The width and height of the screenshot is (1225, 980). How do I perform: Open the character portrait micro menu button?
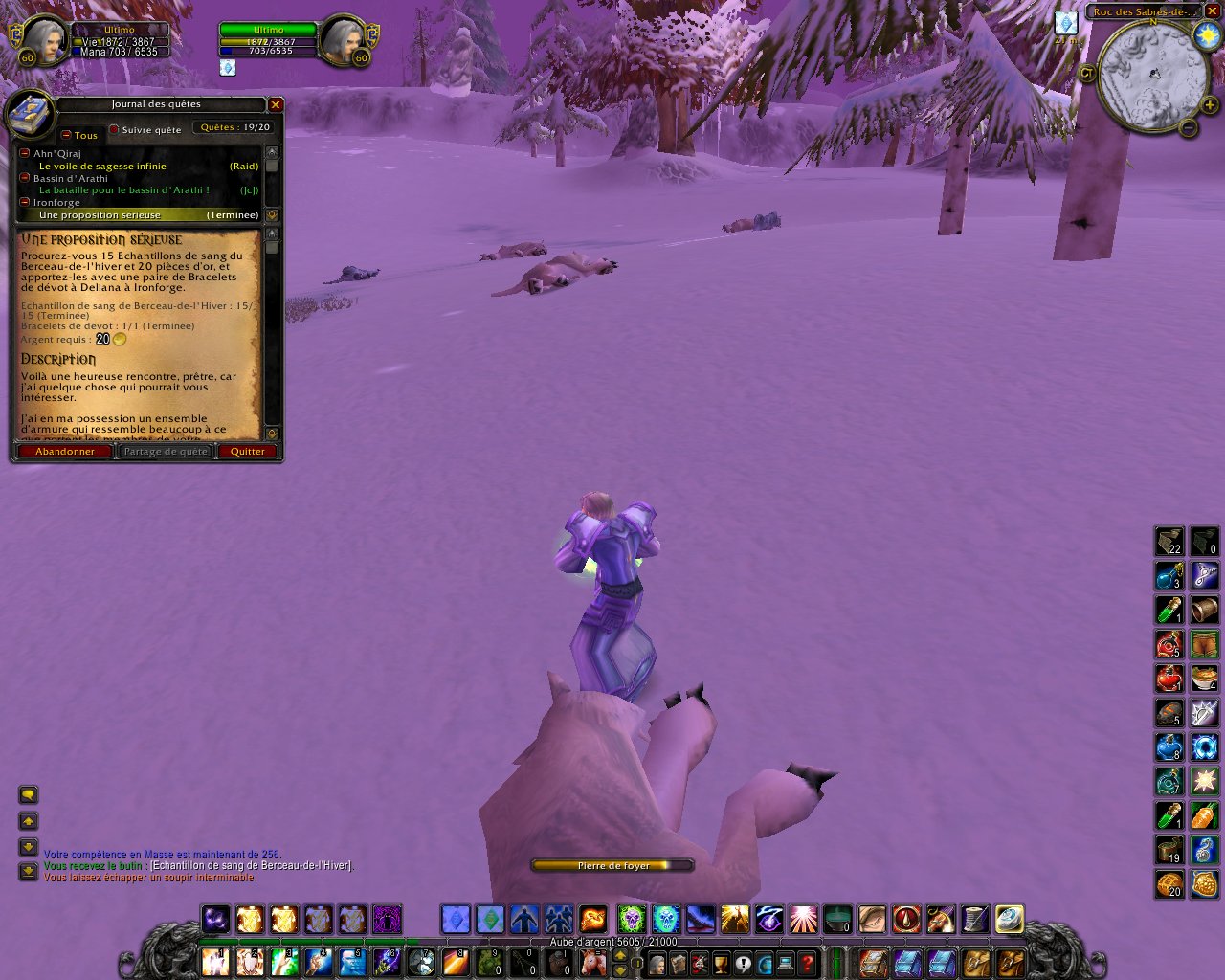pyautogui.click(x=657, y=962)
